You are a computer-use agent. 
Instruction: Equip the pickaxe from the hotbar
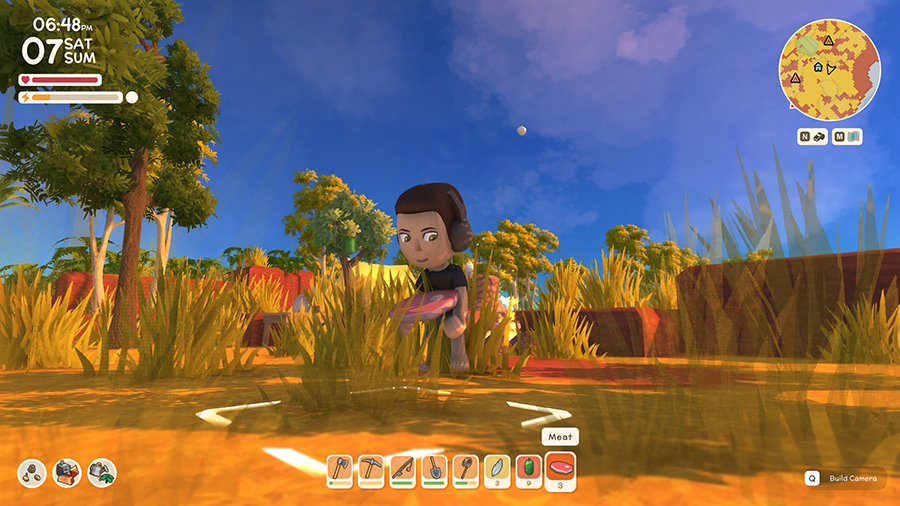click(371, 469)
